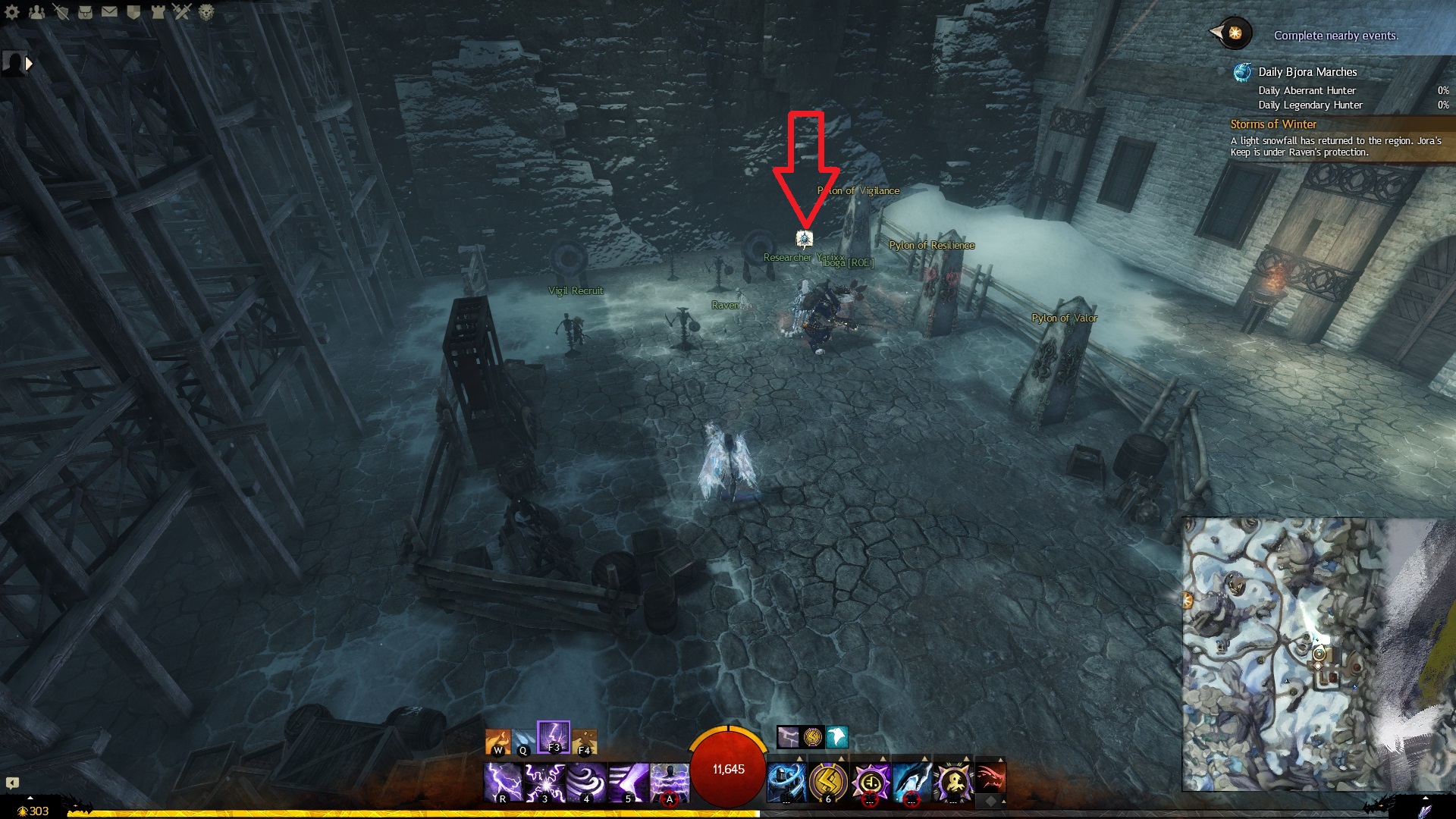Expand the party portrait arrow
Image resolution: width=1456 pixels, height=819 pixels.
(x=29, y=64)
